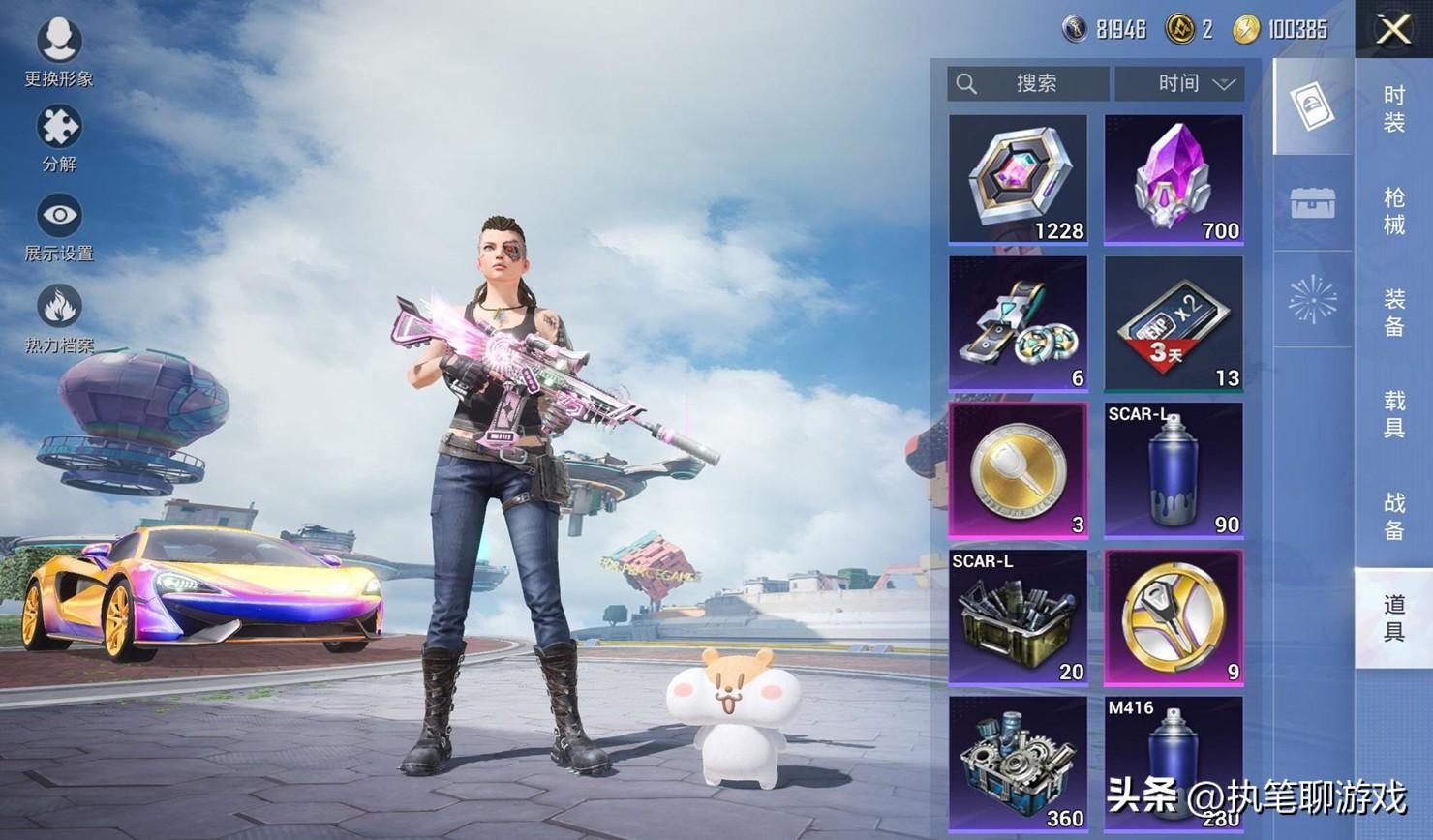1433x840 pixels.
Task: Switch to the 战备 tab
Action: pyautogui.click(x=1393, y=515)
